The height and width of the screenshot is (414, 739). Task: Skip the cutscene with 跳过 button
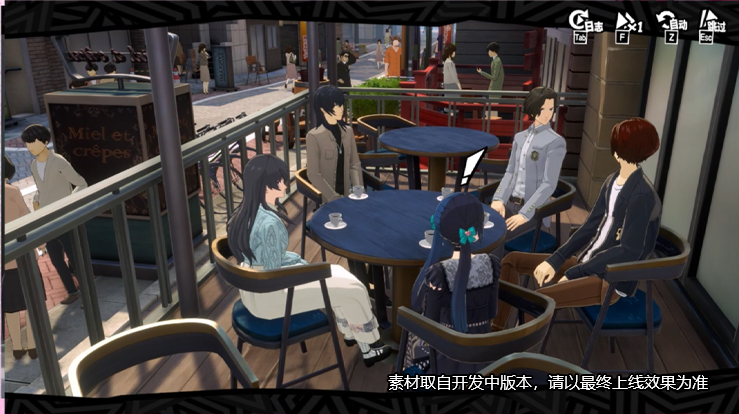pos(710,22)
